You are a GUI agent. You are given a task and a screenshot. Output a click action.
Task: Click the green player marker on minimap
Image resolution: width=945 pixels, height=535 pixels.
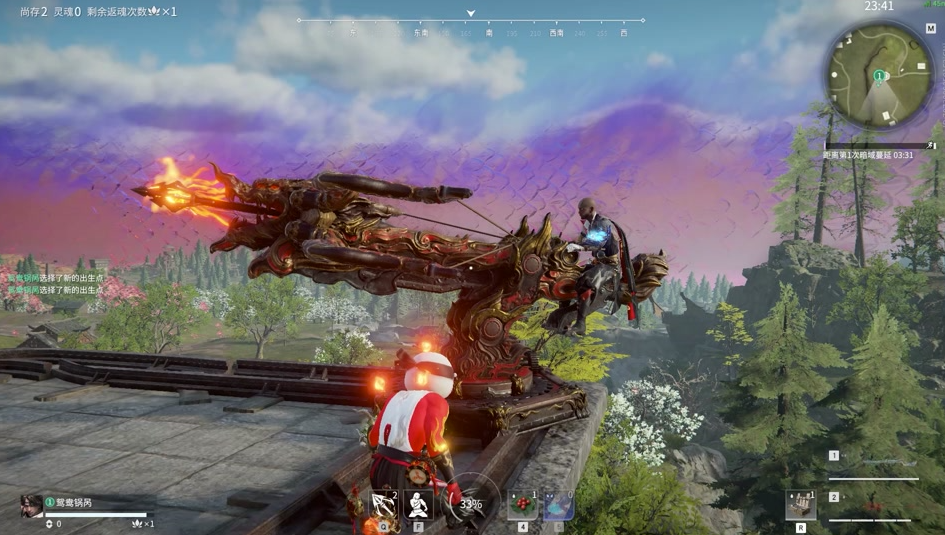(x=879, y=76)
